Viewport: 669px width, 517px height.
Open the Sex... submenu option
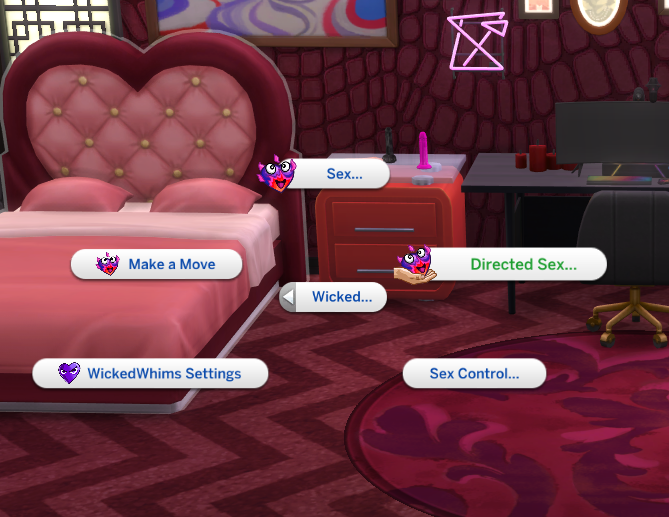pyautogui.click(x=344, y=174)
